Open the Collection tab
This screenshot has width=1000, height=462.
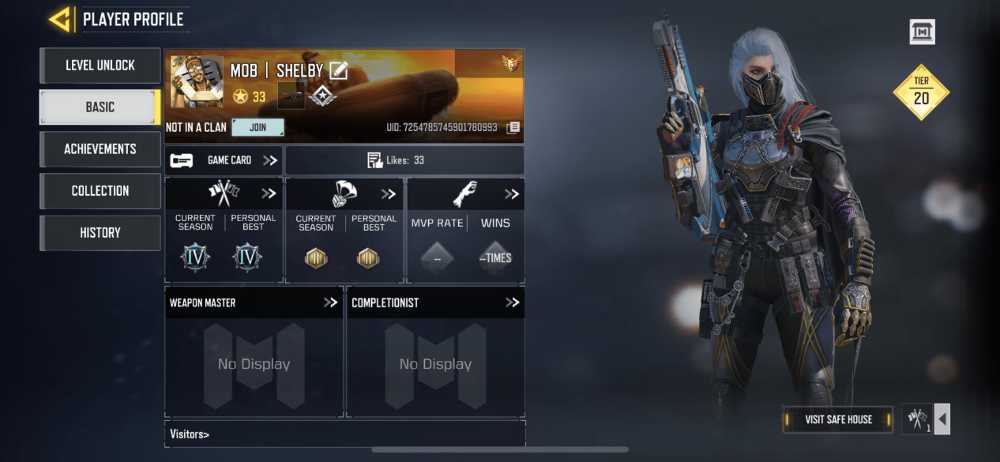(100, 191)
